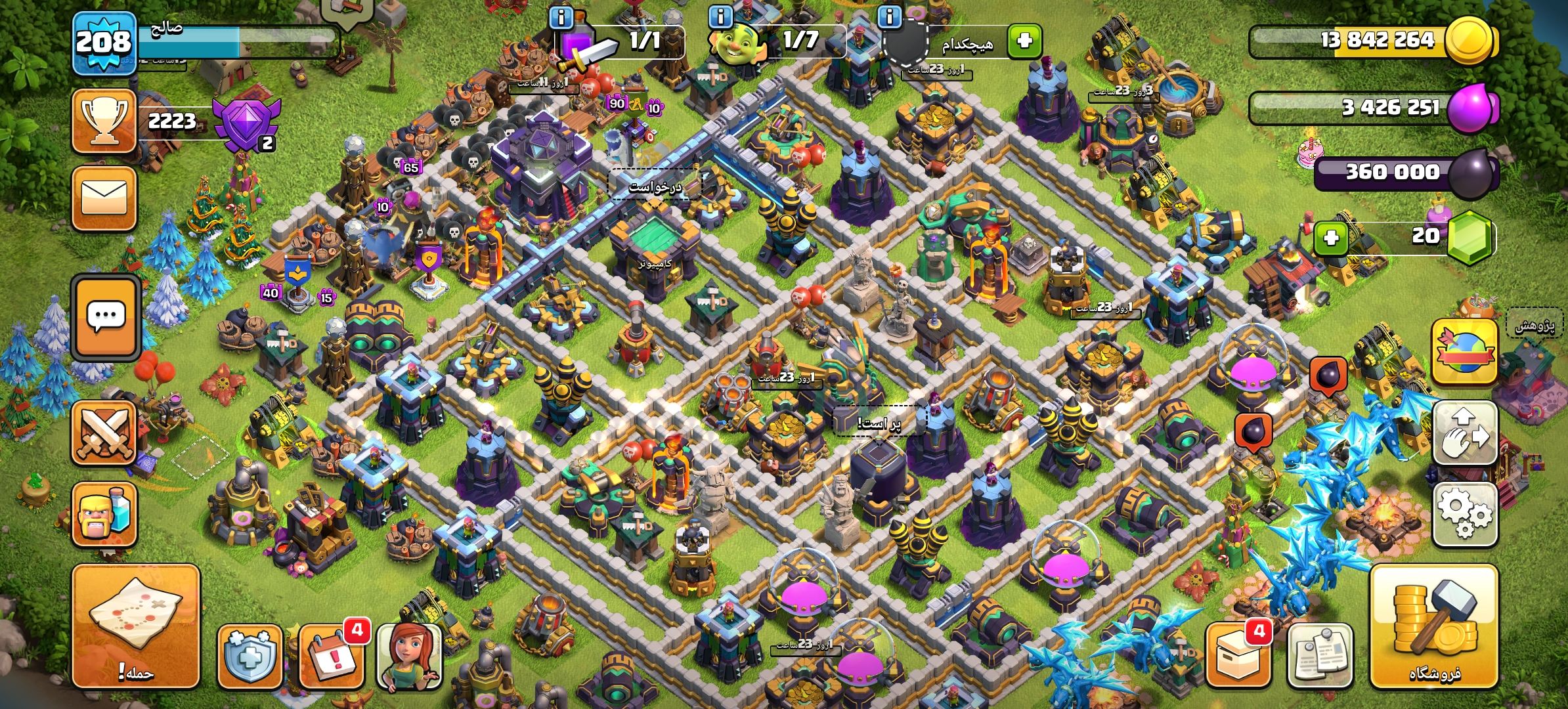
Task: Show builder info next to the 1/1 counter
Action: click(x=561, y=18)
